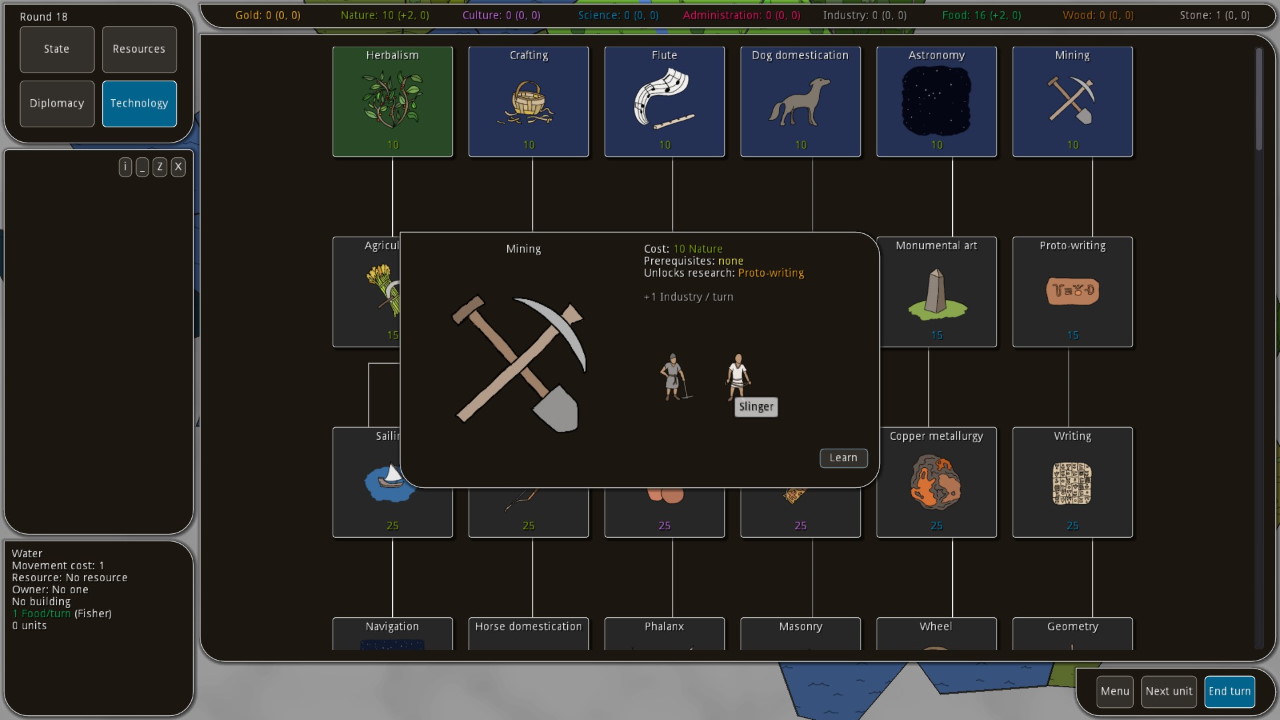The height and width of the screenshot is (720, 1280).
Task: Select the Flute technology tile
Action: coord(664,101)
